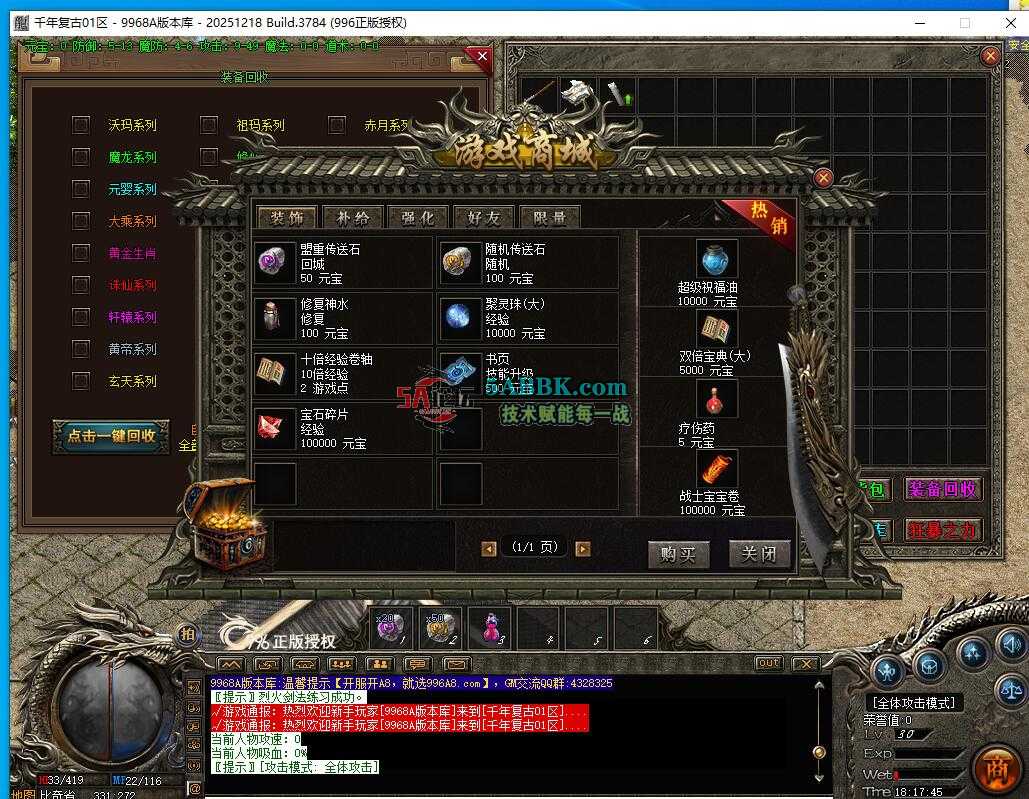Pick the 修复神水 shop item
Viewport: 1029px width, 799px height.
pos(342,318)
